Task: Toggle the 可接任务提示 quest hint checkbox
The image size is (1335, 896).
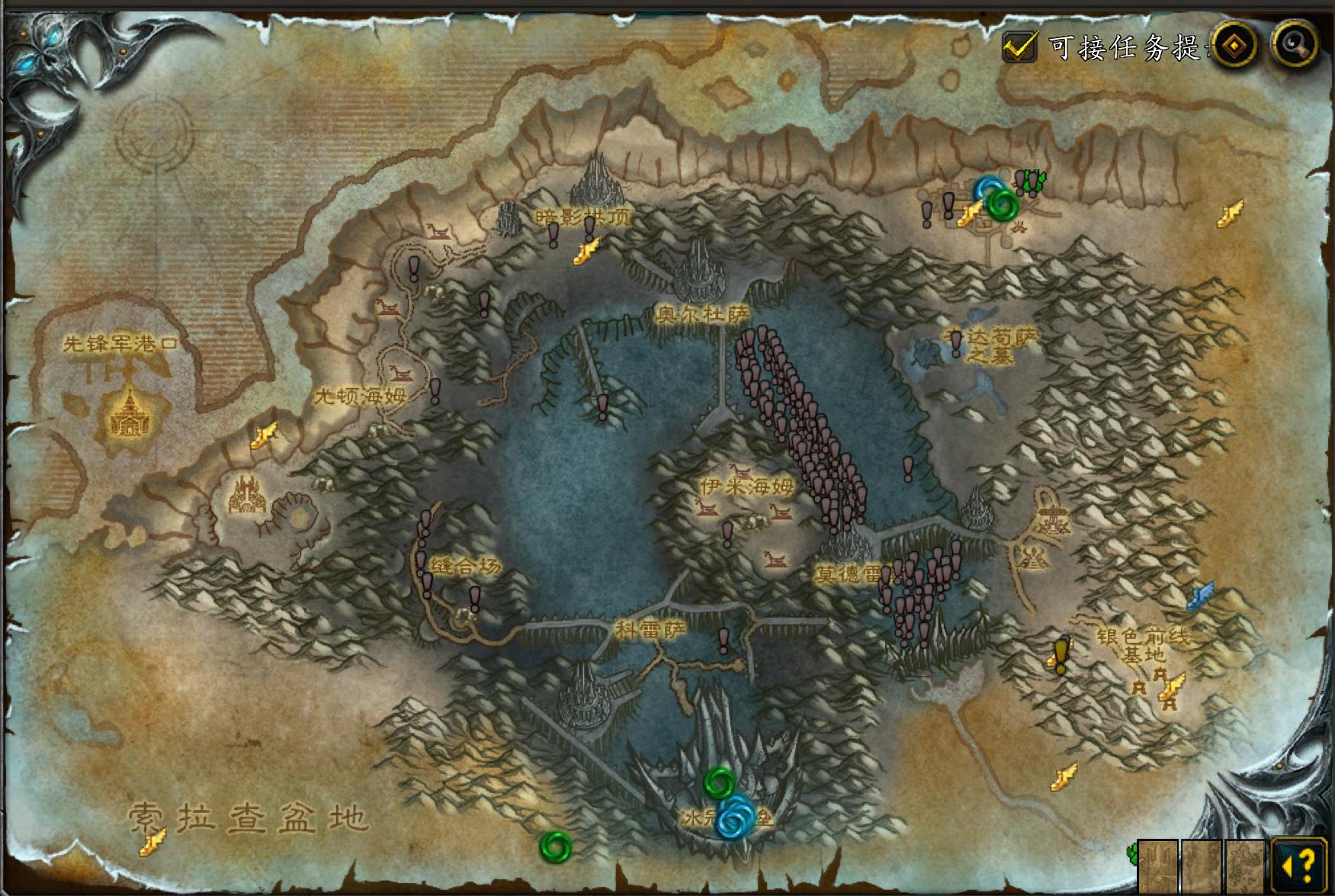Action: (x=1019, y=47)
